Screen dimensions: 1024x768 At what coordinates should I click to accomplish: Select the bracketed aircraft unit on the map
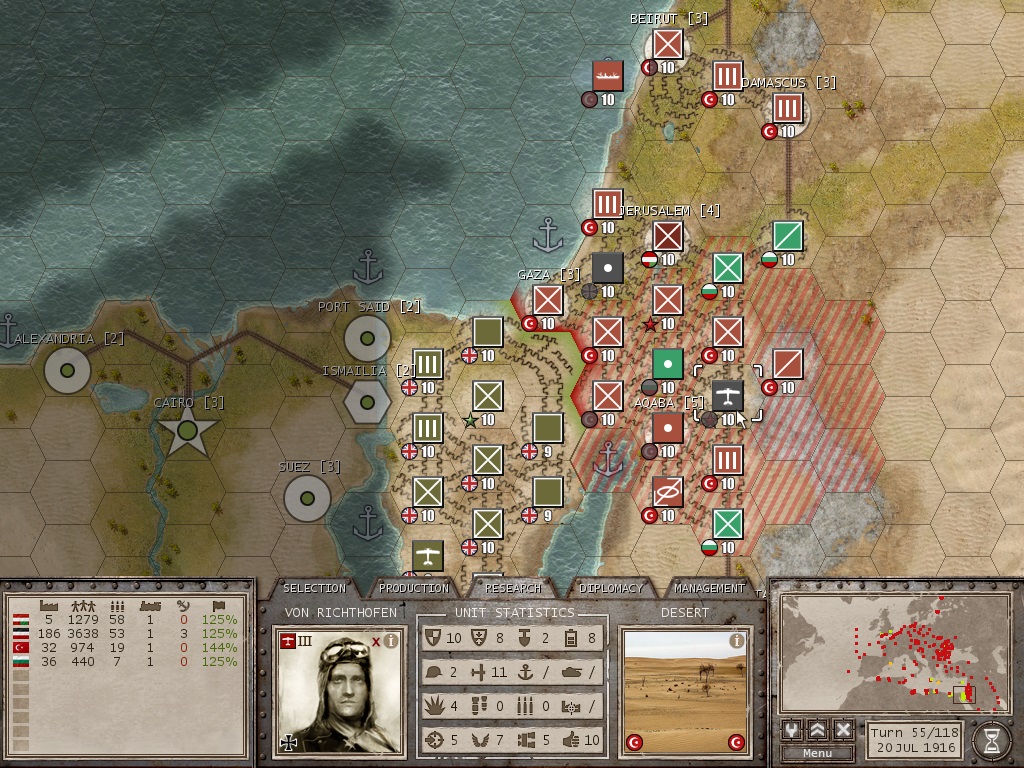[x=727, y=397]
